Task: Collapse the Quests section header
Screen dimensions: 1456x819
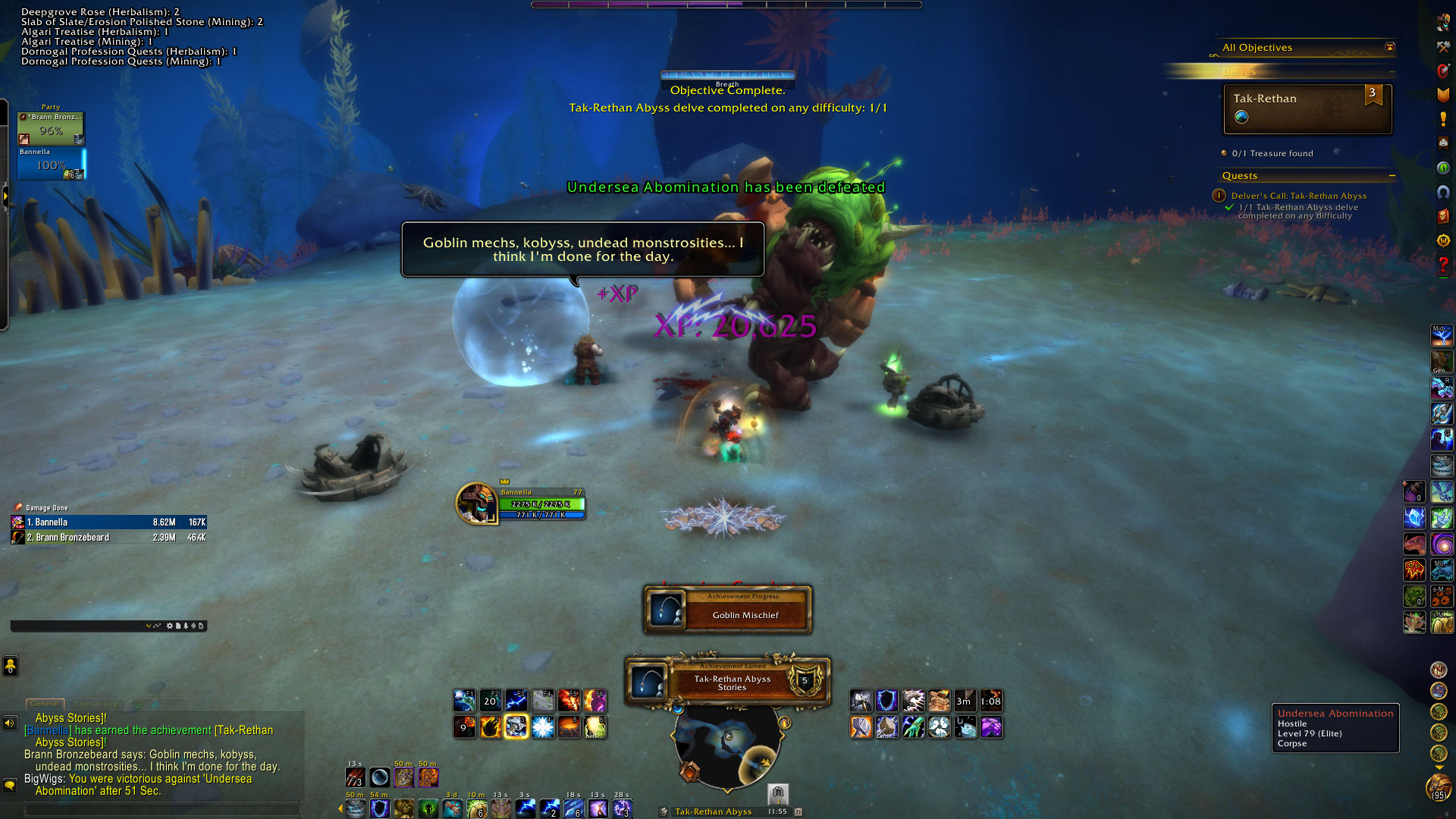Action: pos(1392,176)
